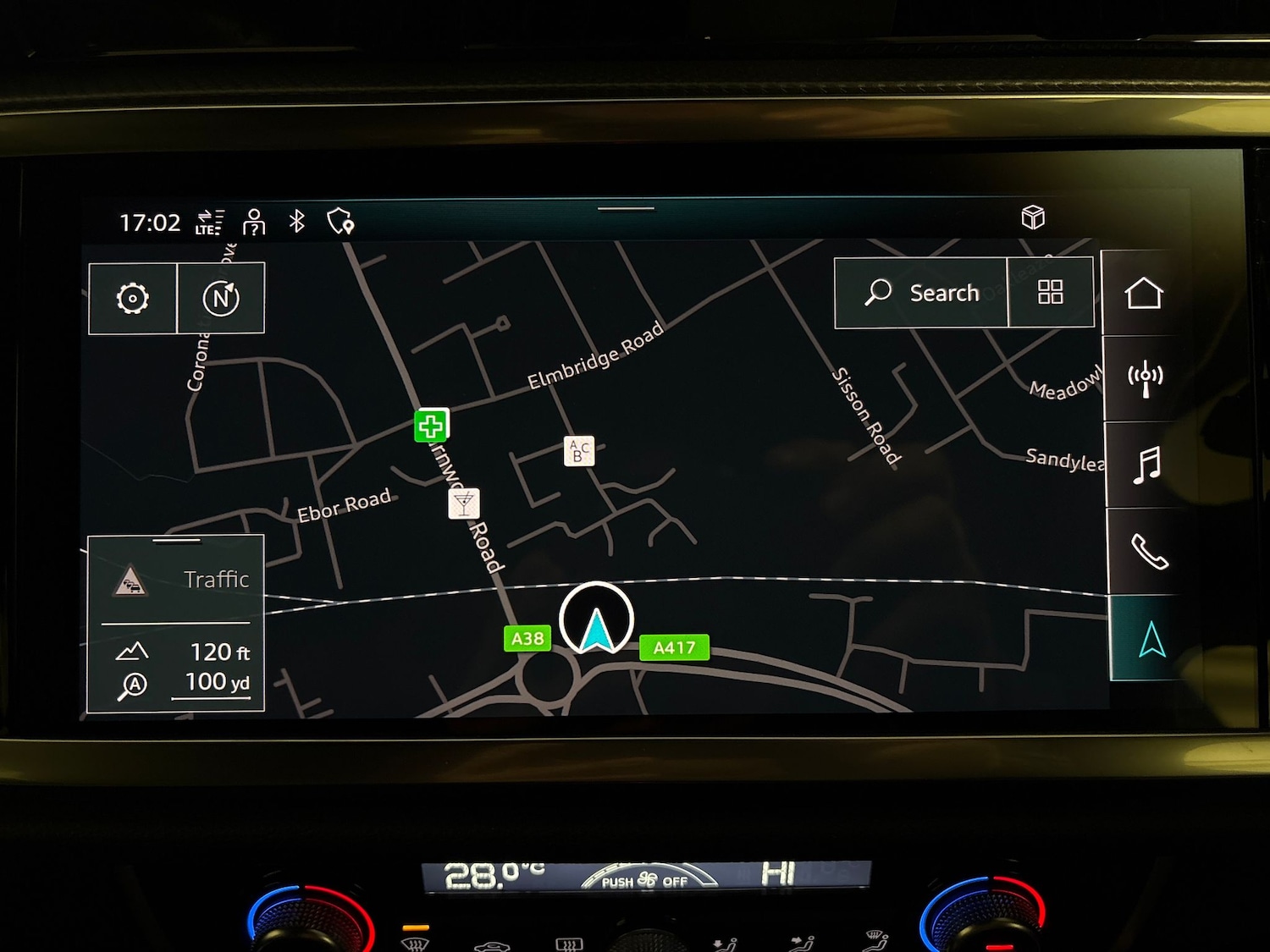This screenshot has height=952, width=1270.
Task: Open the Search field
Action: point(923,293)
